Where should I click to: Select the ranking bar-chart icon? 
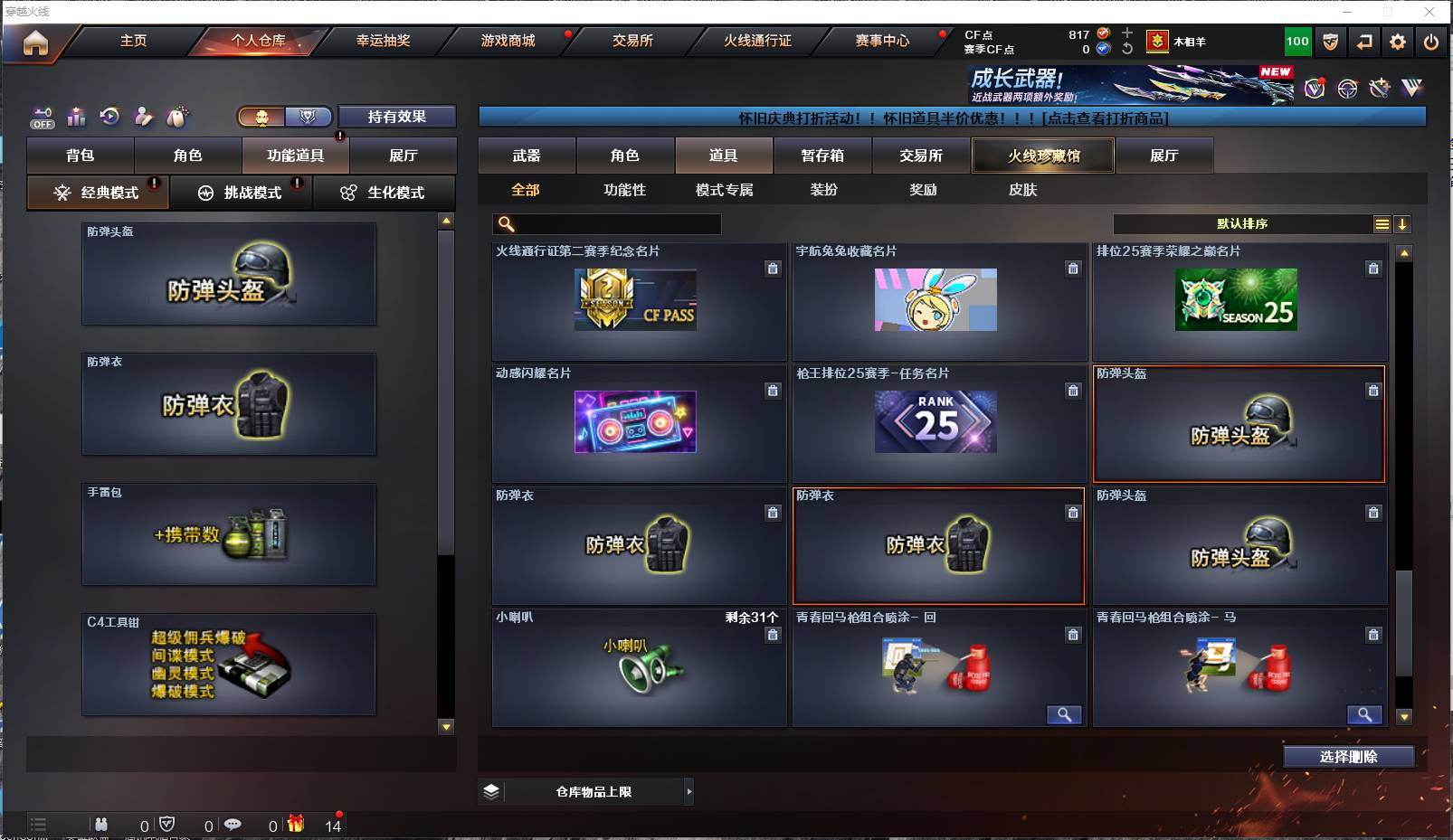[76, 117]
